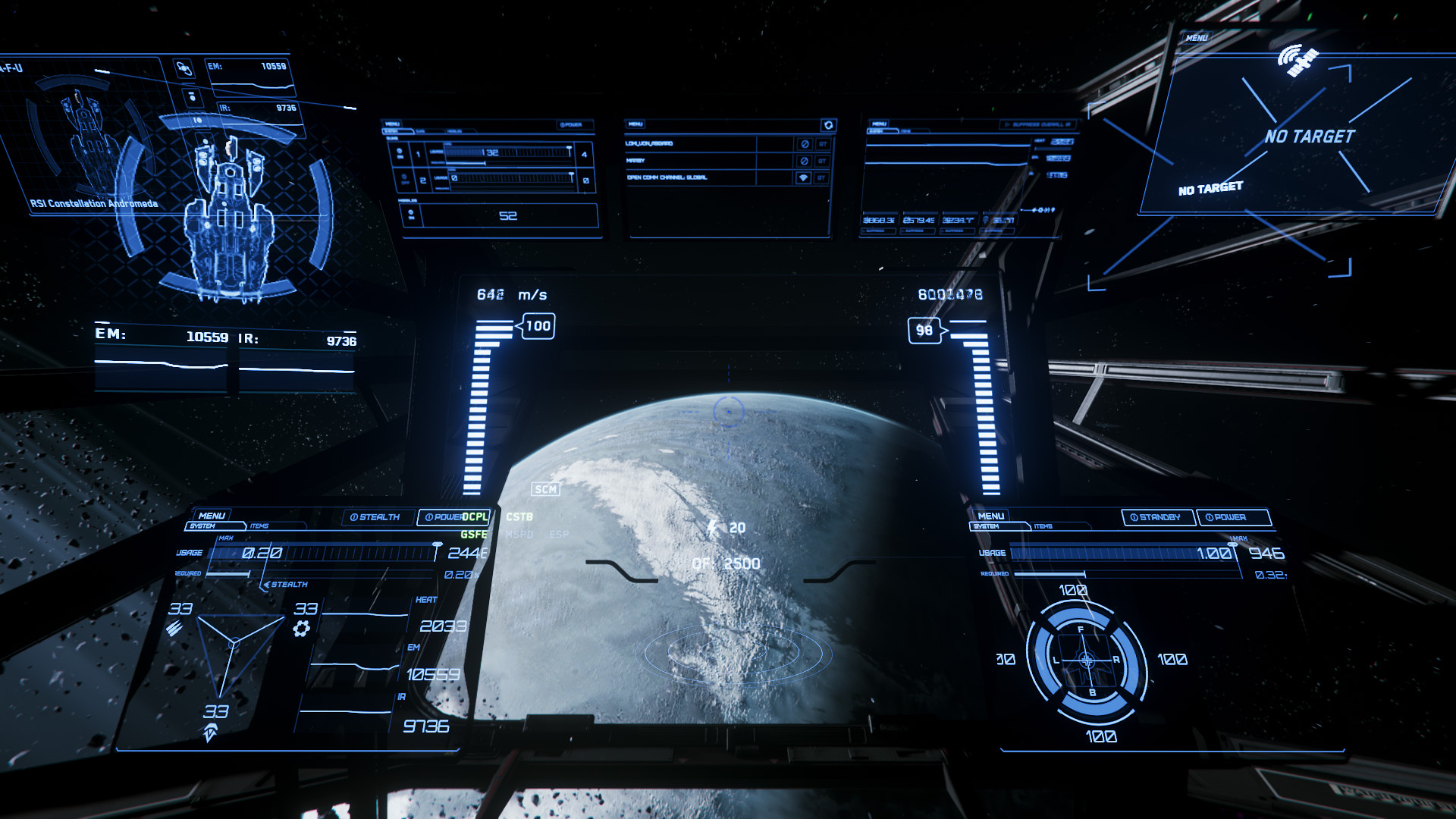
Task: Select the gear icon at power triangle
Action: (301, 628)
